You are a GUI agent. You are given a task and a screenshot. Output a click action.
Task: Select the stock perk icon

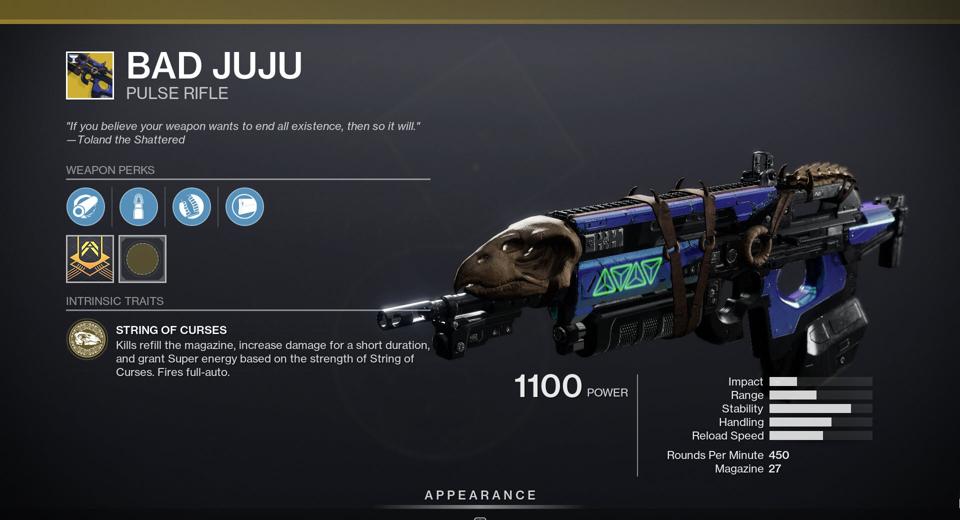coord(245,207)
